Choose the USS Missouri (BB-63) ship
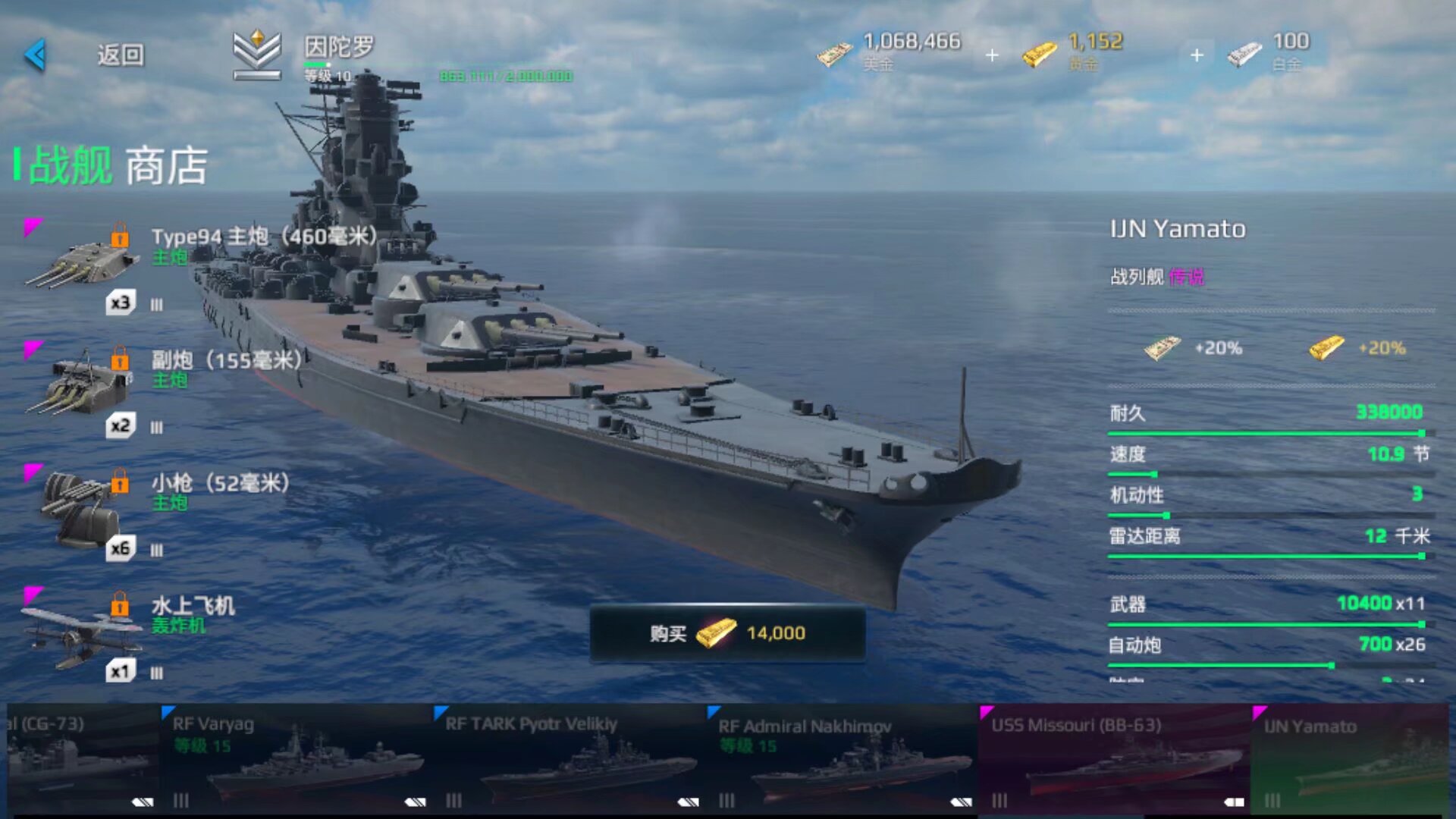The image size is (1456, 819). click(x=1113, y=758)
